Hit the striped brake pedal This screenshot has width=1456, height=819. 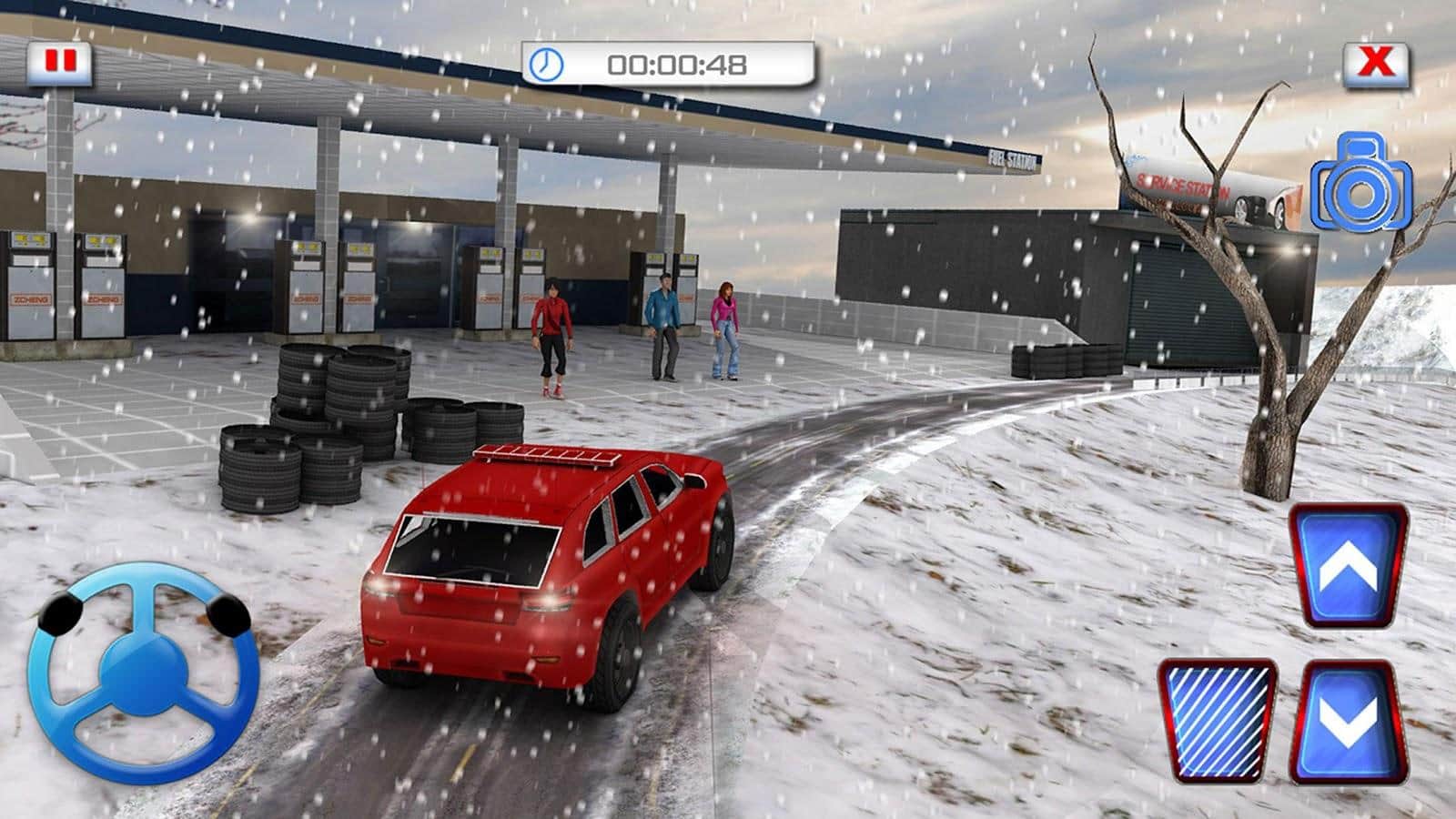1218,722
